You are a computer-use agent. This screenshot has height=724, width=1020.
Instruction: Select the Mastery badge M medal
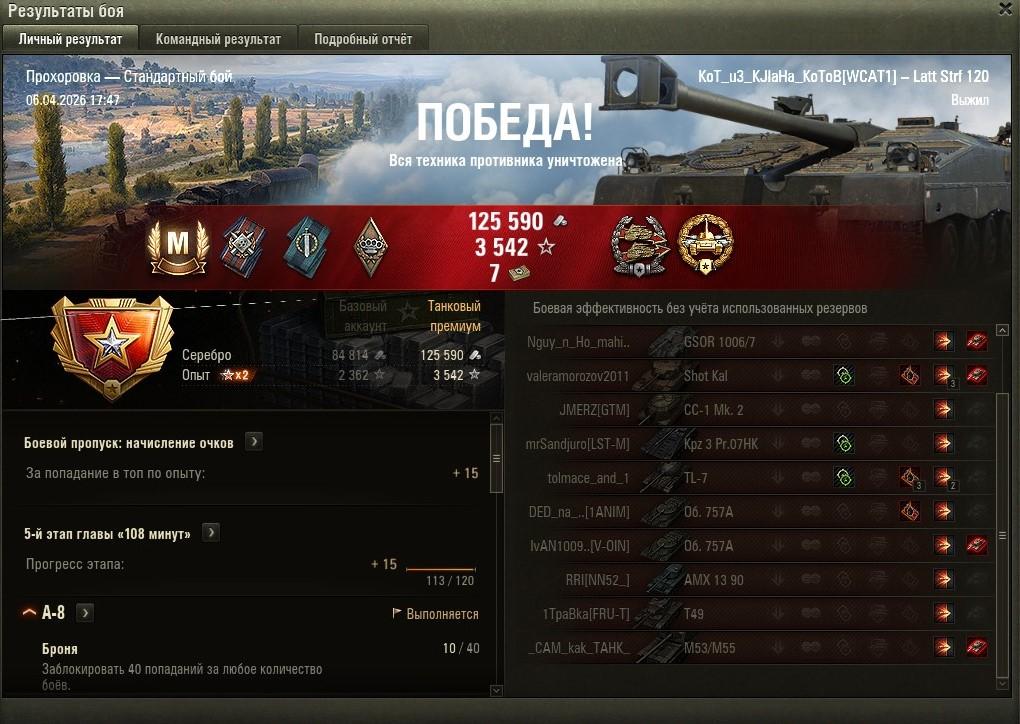click(x=177, y=245)
